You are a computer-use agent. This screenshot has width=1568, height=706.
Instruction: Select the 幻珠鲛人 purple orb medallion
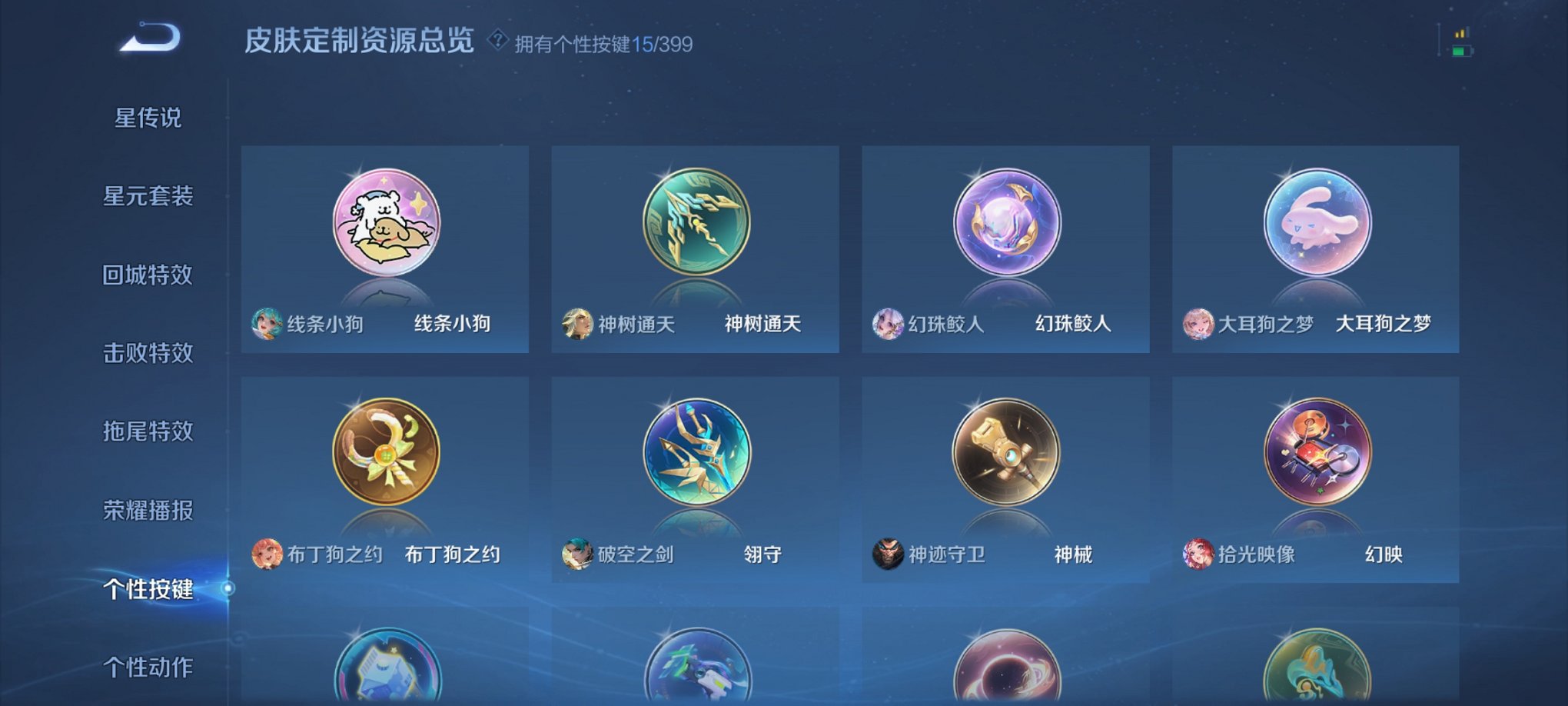tap(1007, 223)
